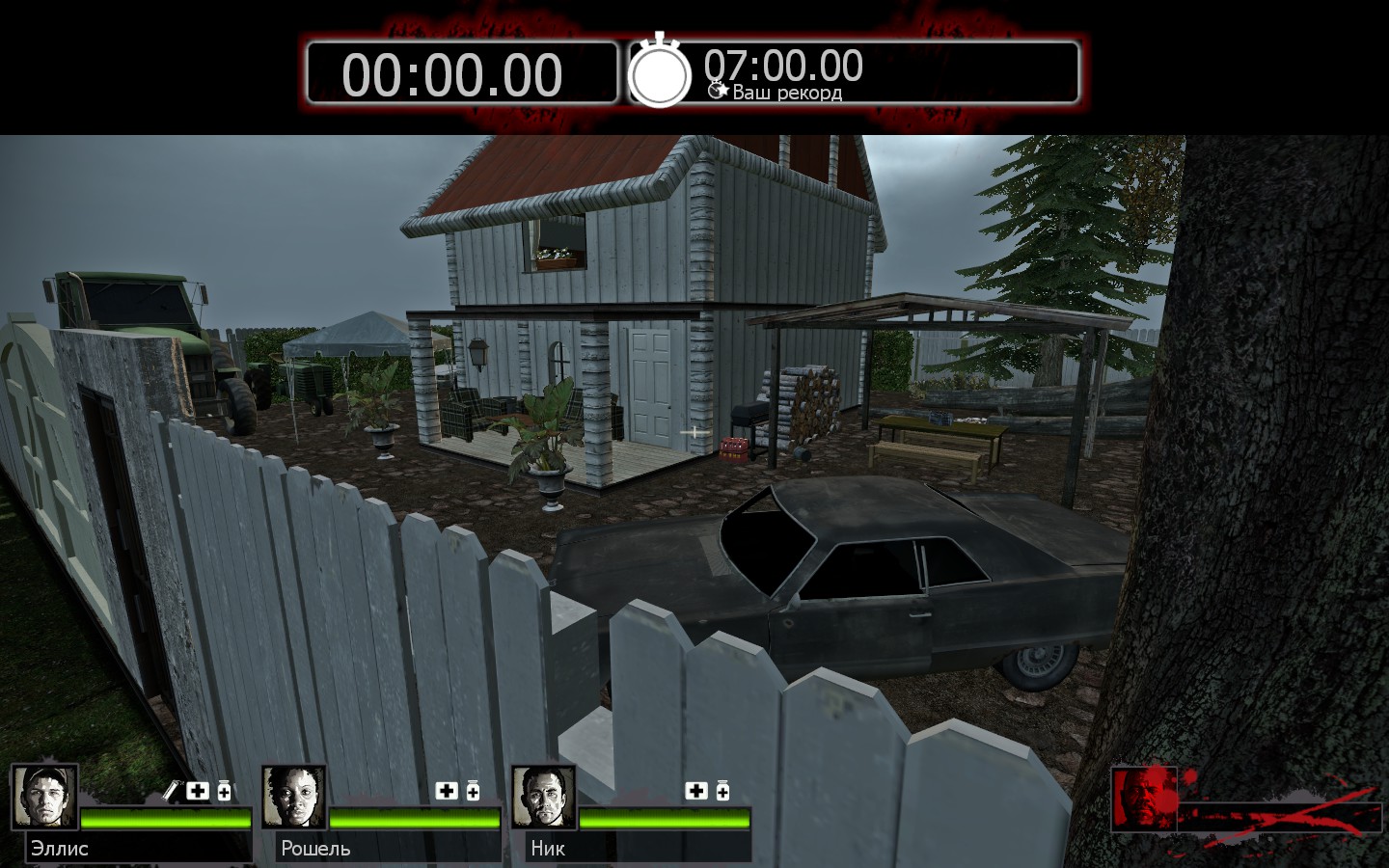Click Ellis's teammate portrait
The height and width of the screenshot is (868, 1389).
44,797
